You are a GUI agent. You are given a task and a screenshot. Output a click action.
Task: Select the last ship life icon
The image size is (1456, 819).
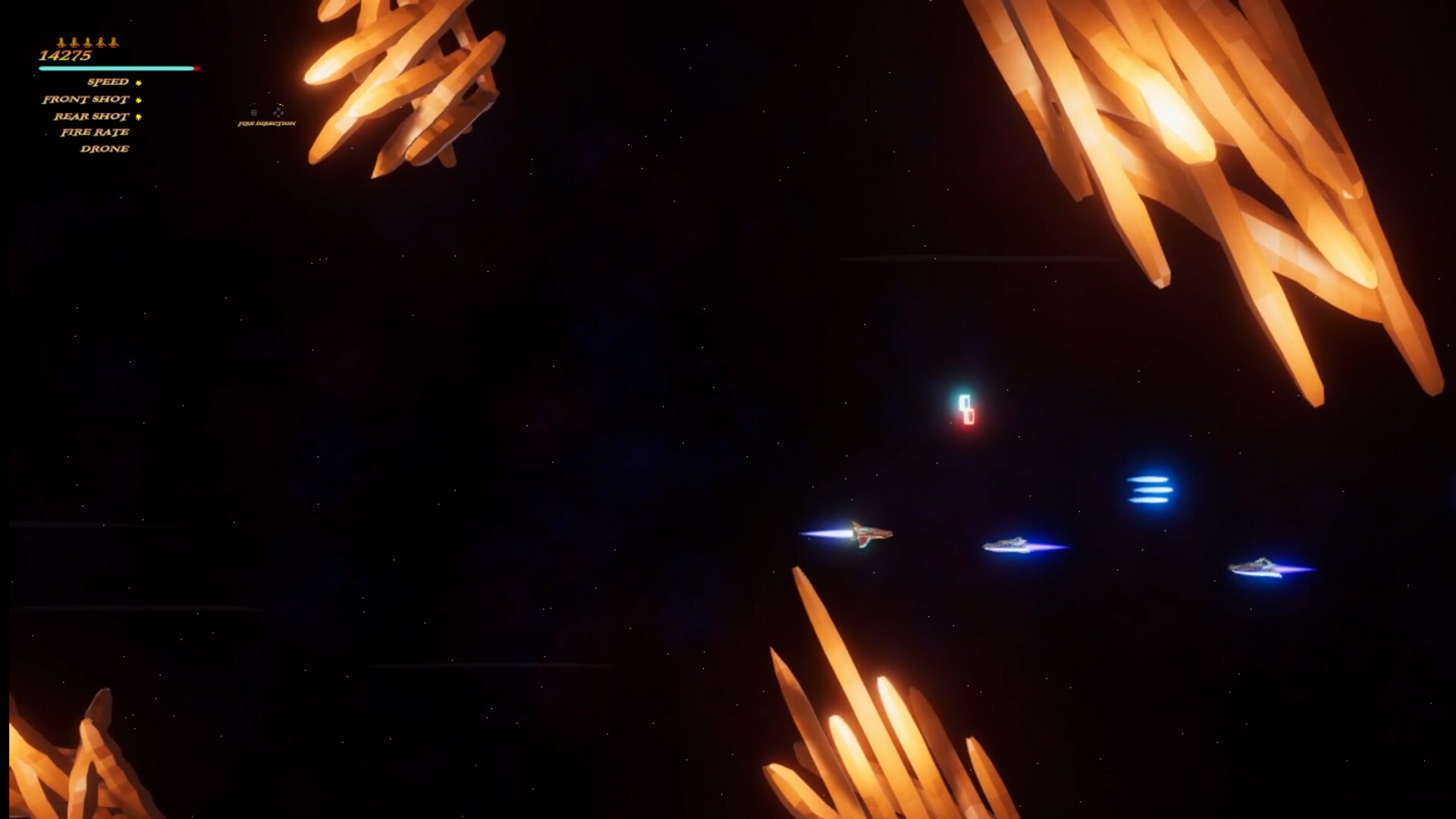click(x=113, y=43)
